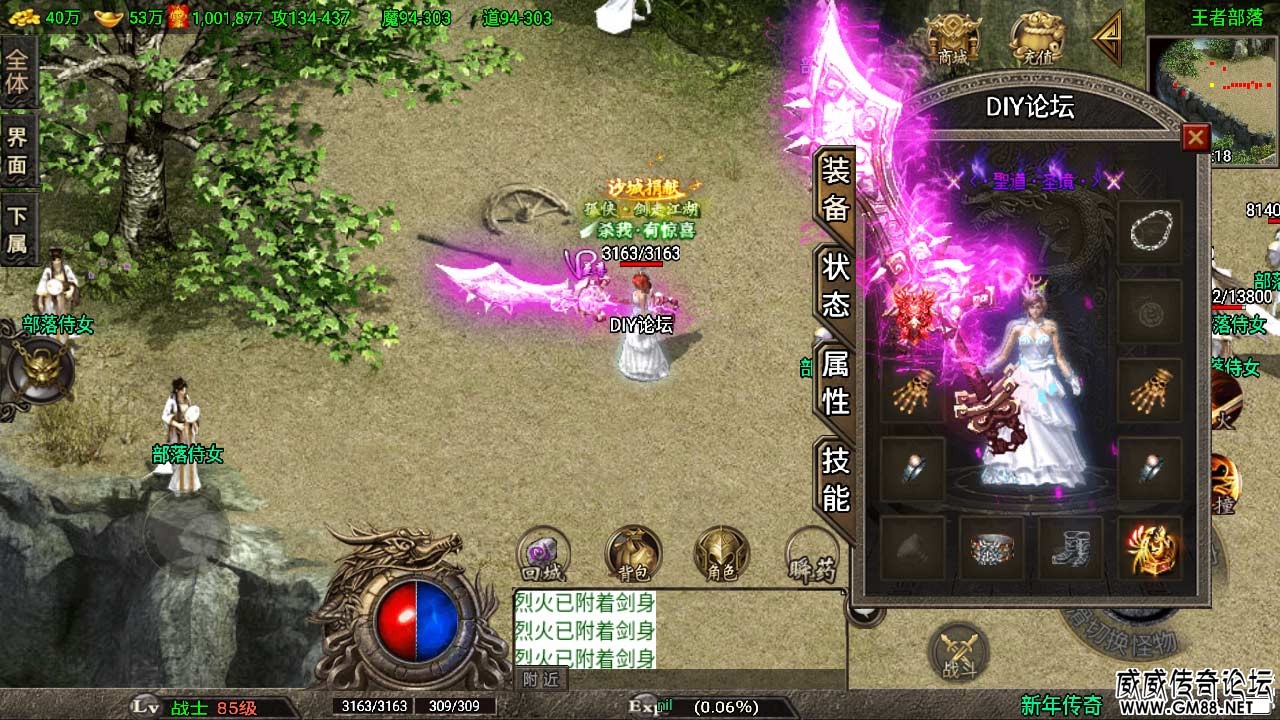Show the 属性 attributes tab
1280x720 pixels.
tap(836, 383)
